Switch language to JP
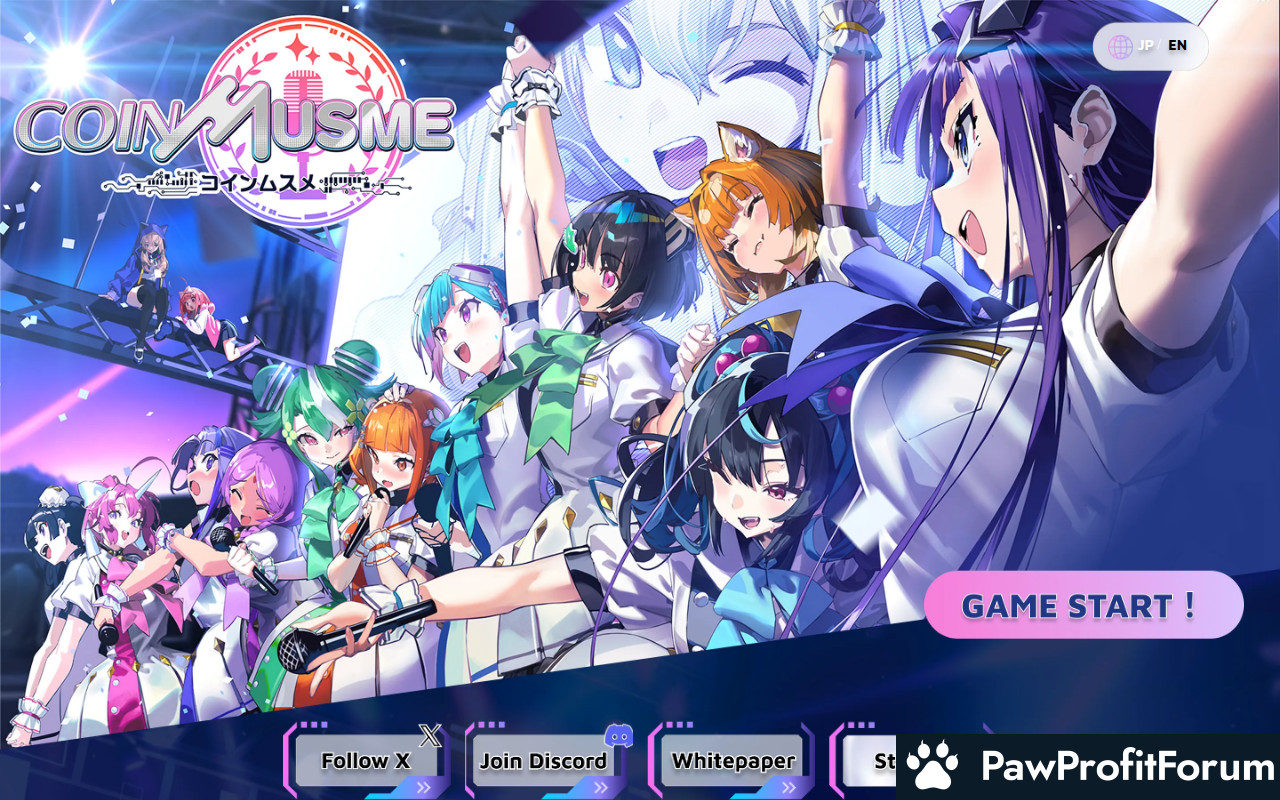Viewport: 1280px width, 800px height. pyautogui.click(x=1148, y=45)
